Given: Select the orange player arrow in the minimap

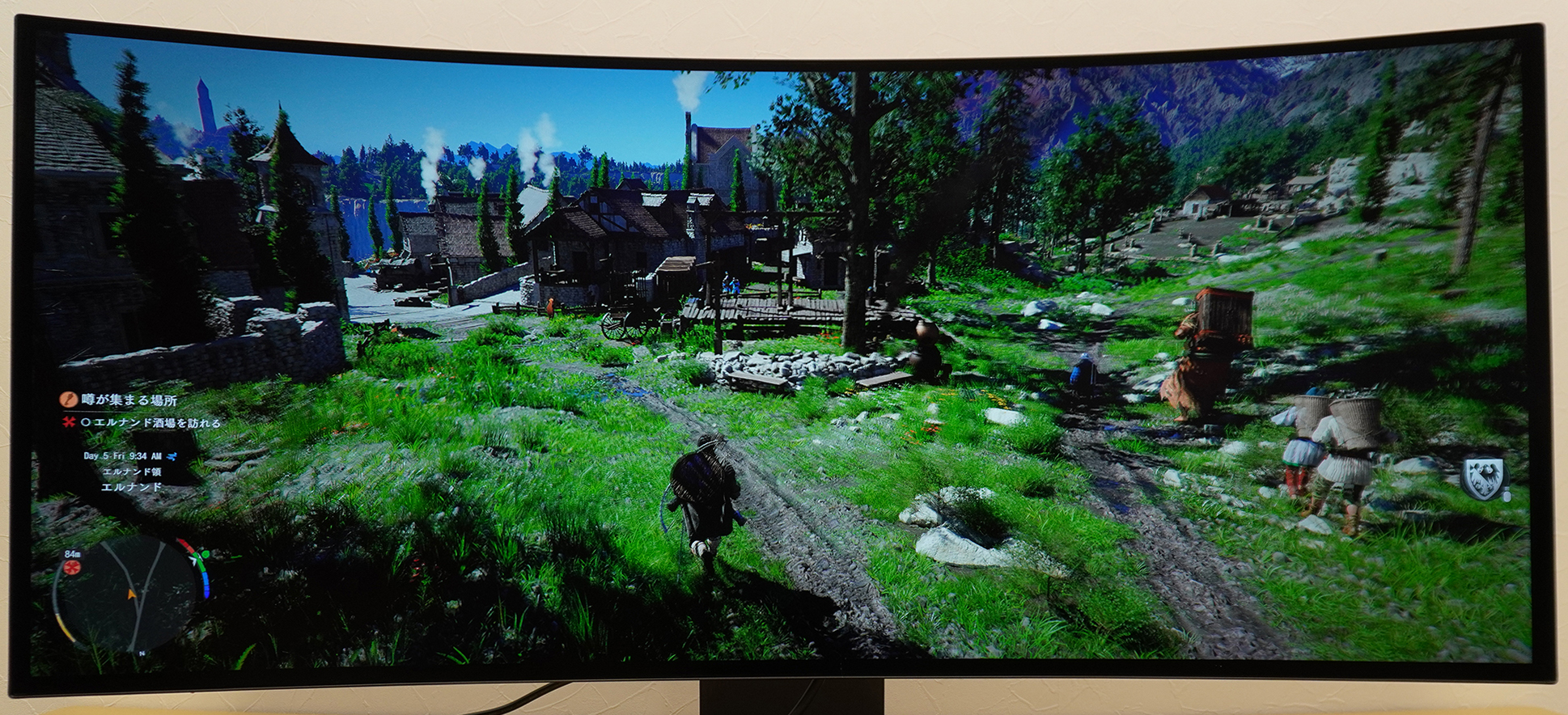Looking at the screenshot, I should point(131,593).
